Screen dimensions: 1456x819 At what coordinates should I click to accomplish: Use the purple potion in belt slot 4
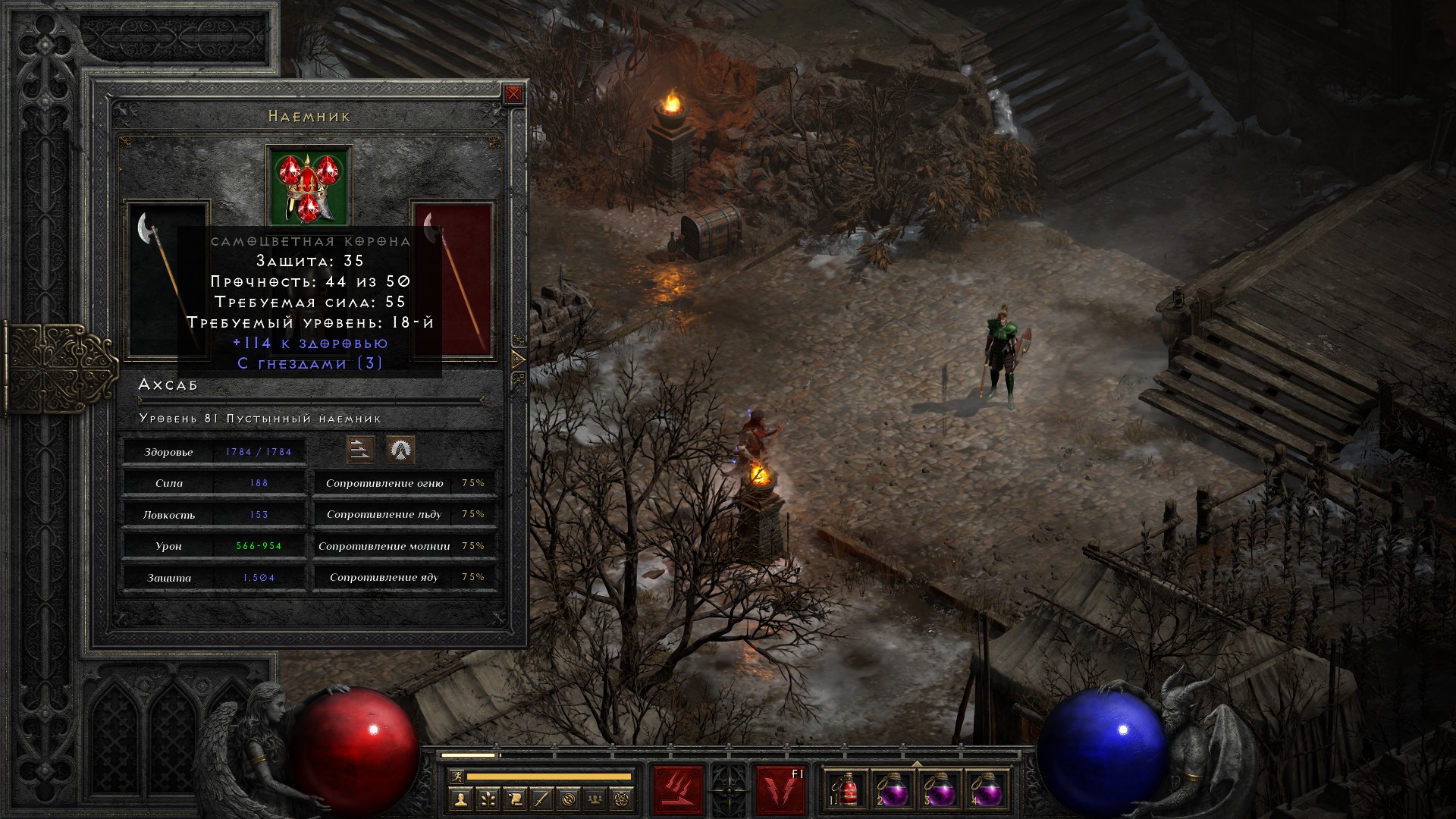(x=986, y=790)
